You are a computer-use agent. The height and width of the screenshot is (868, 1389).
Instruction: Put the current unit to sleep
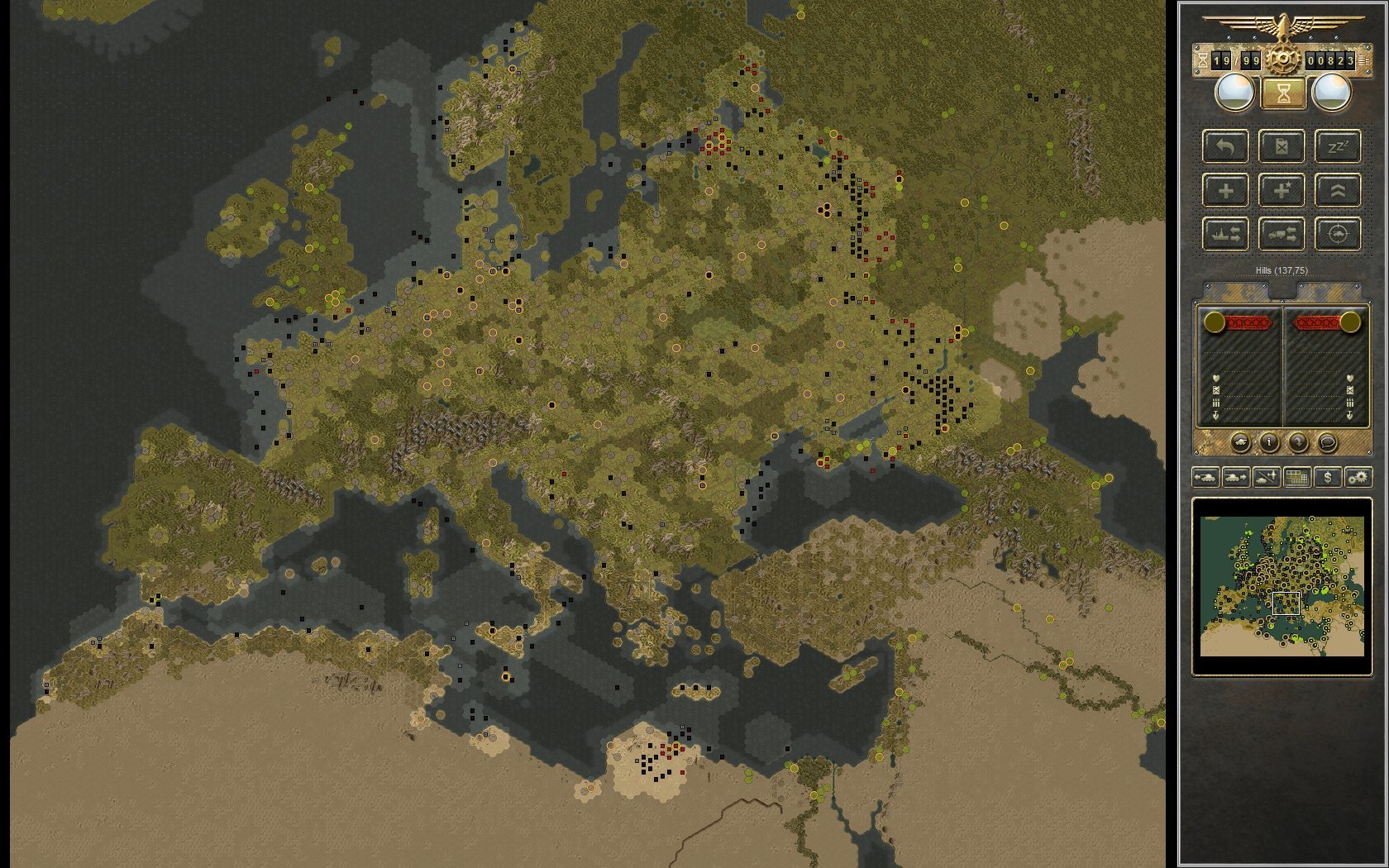tap(1338, 147)
